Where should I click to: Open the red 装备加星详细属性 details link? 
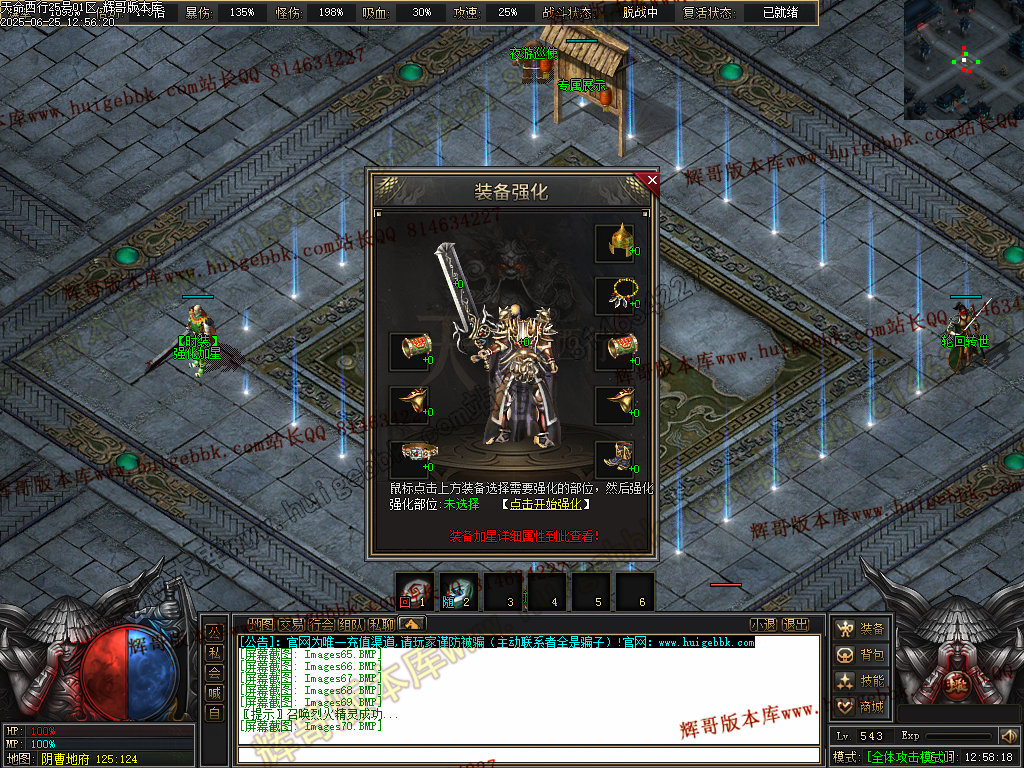[x=523, y=536]
